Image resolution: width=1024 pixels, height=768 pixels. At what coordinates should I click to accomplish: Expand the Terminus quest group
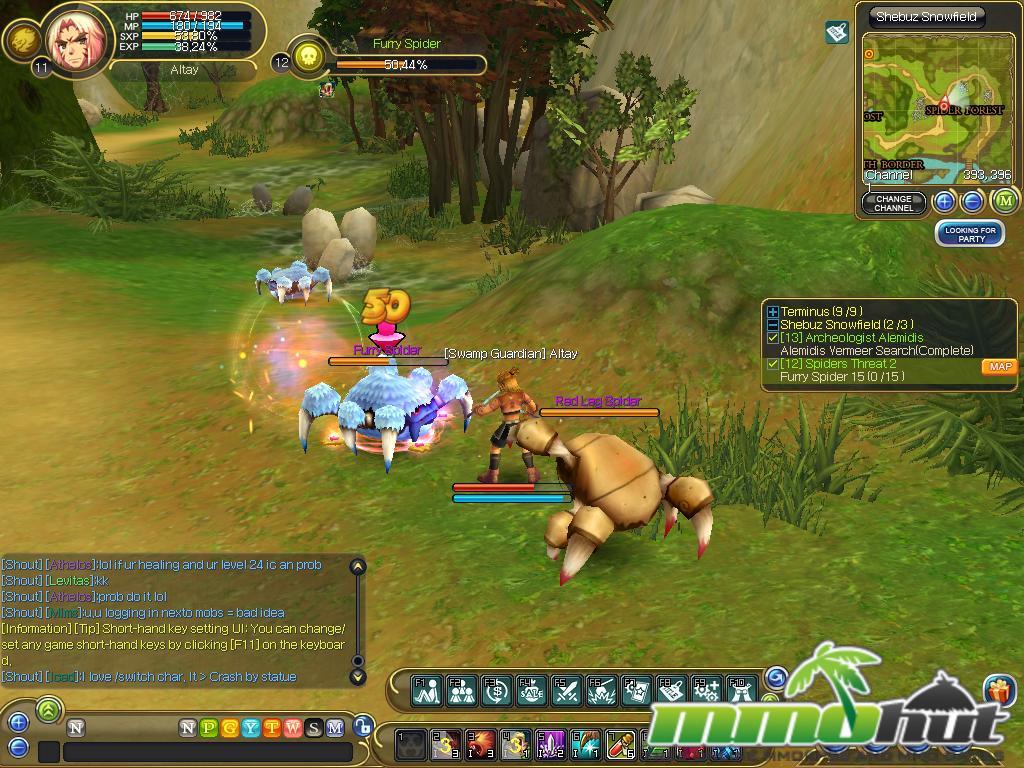tap(773, 312)
